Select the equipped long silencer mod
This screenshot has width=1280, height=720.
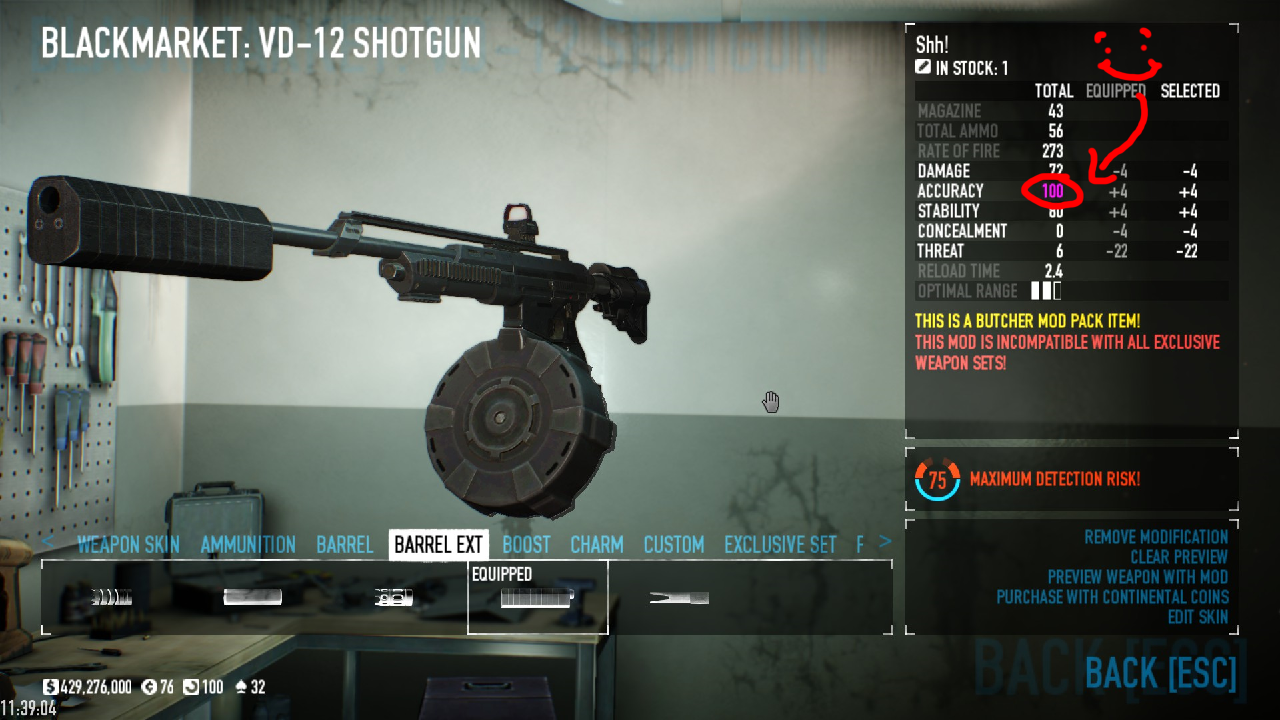pos(537,598)
